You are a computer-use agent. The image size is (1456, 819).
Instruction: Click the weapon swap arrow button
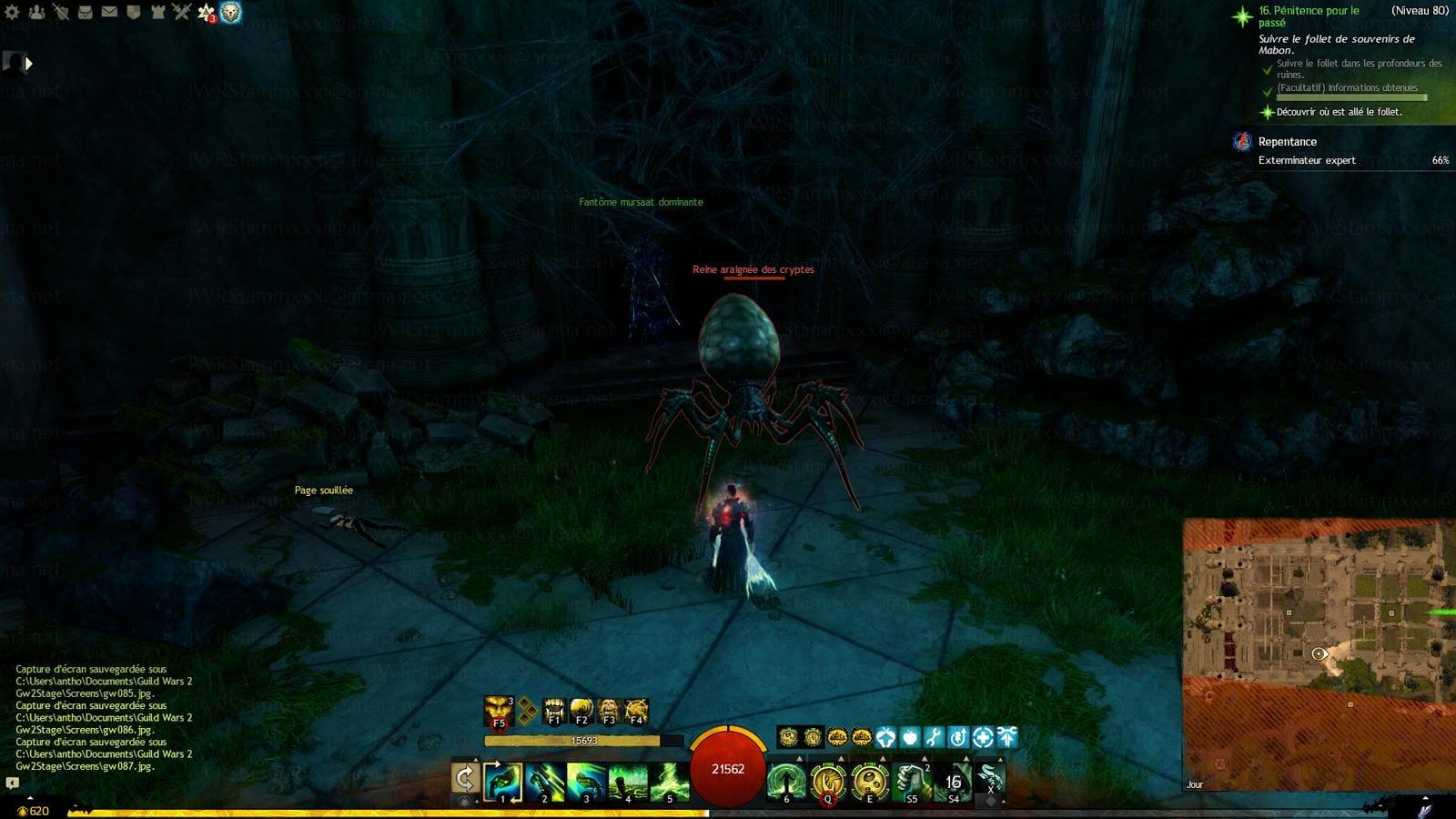pos(465,779)
